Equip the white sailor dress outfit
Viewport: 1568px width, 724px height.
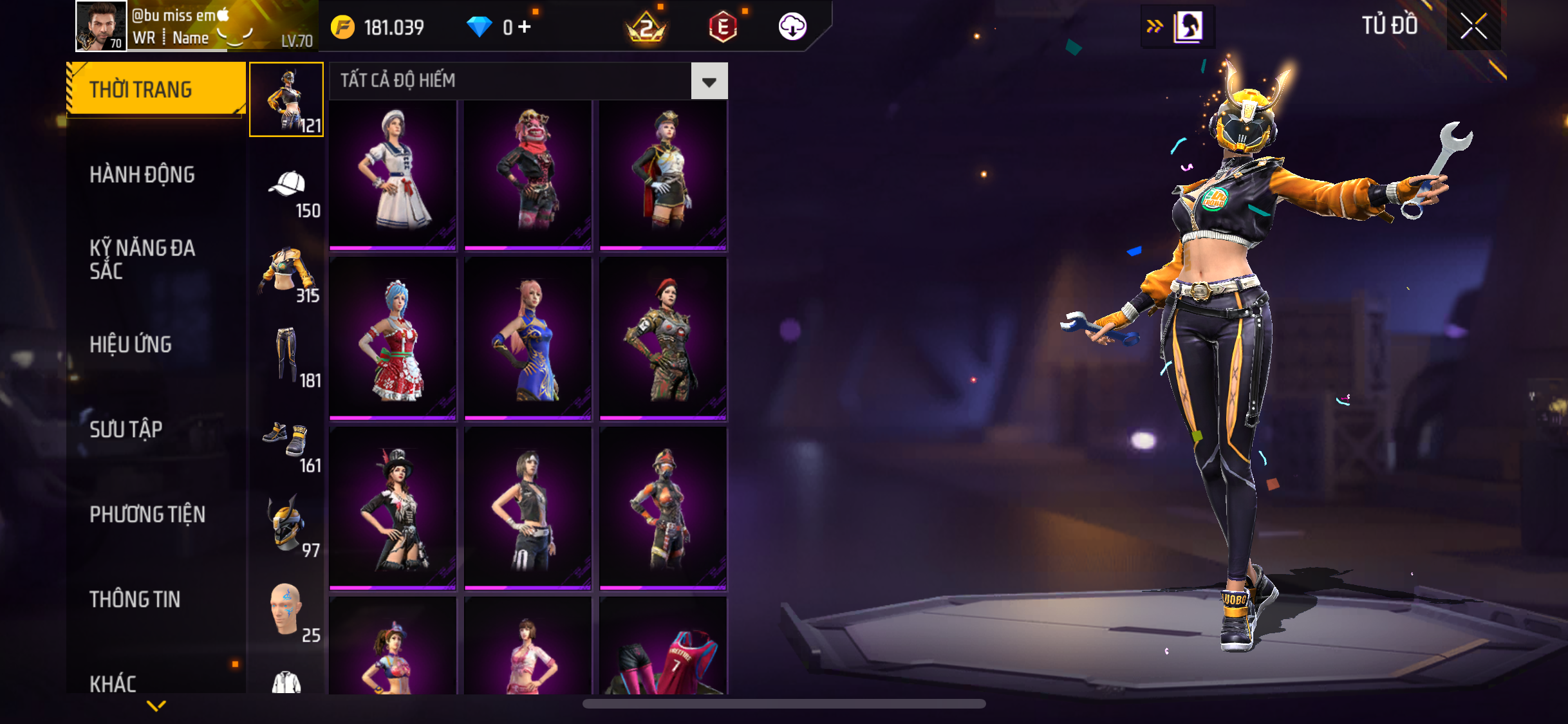[x=393, y=174]
